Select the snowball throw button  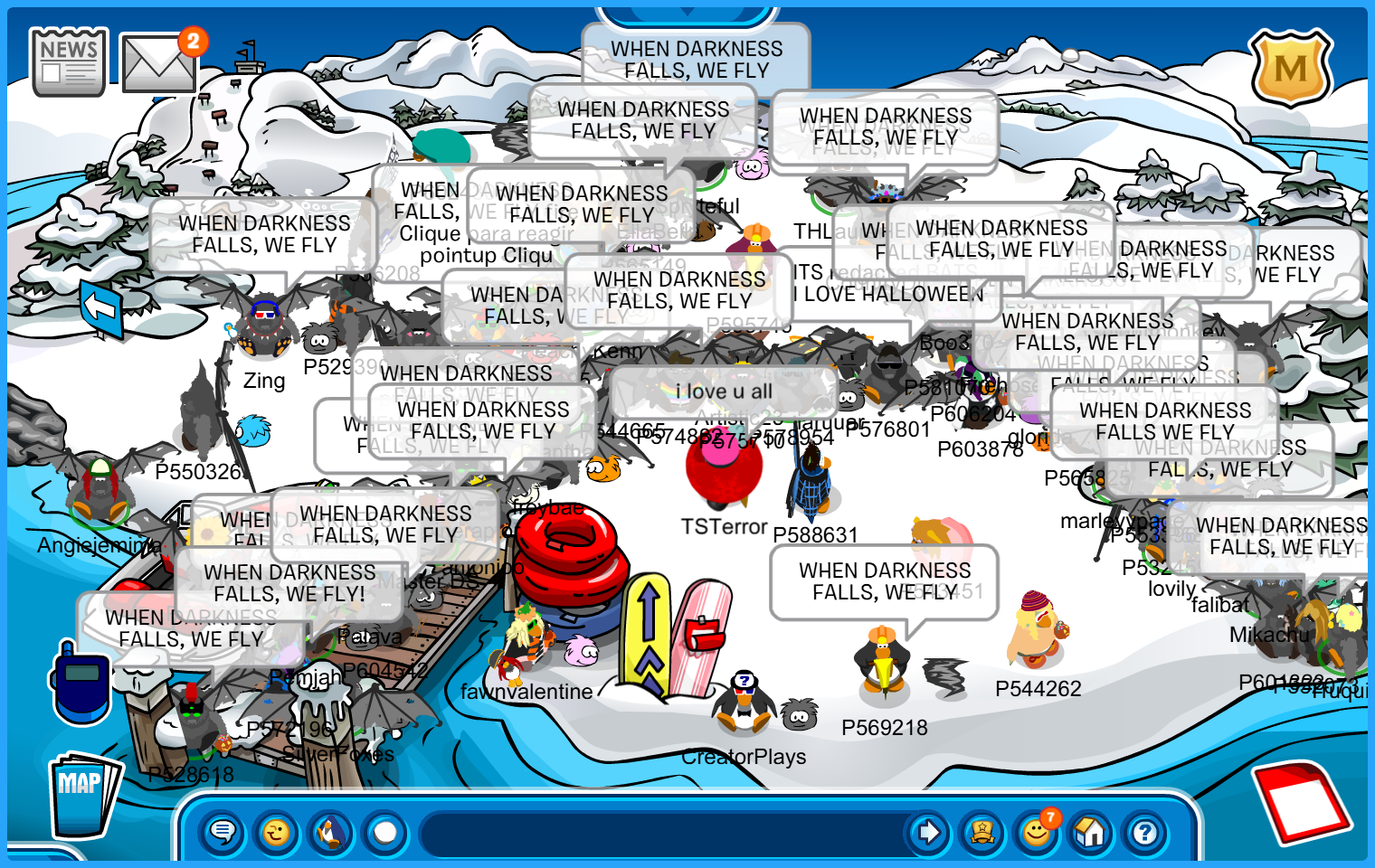385,832
